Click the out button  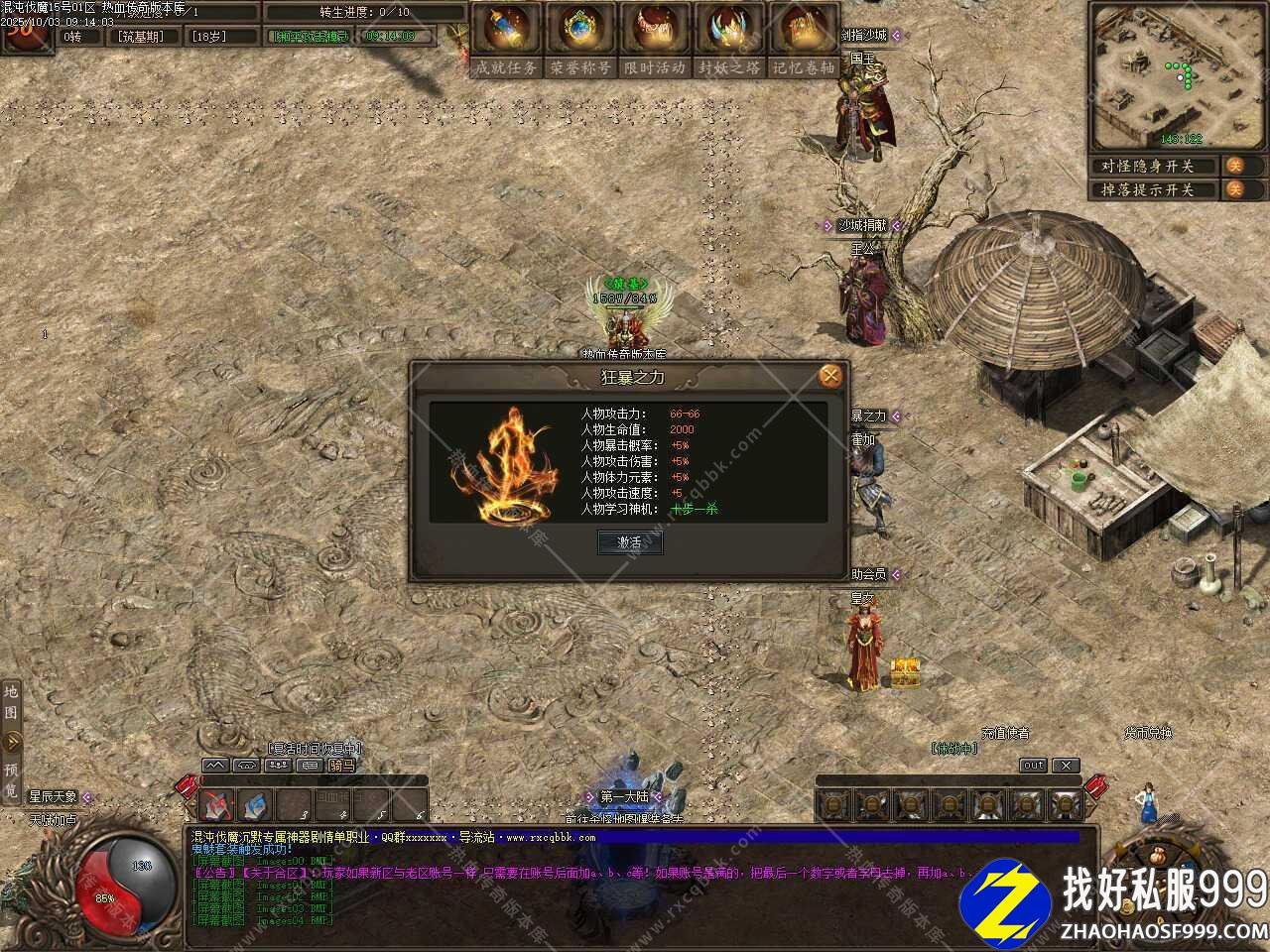tap(1033, 766)
